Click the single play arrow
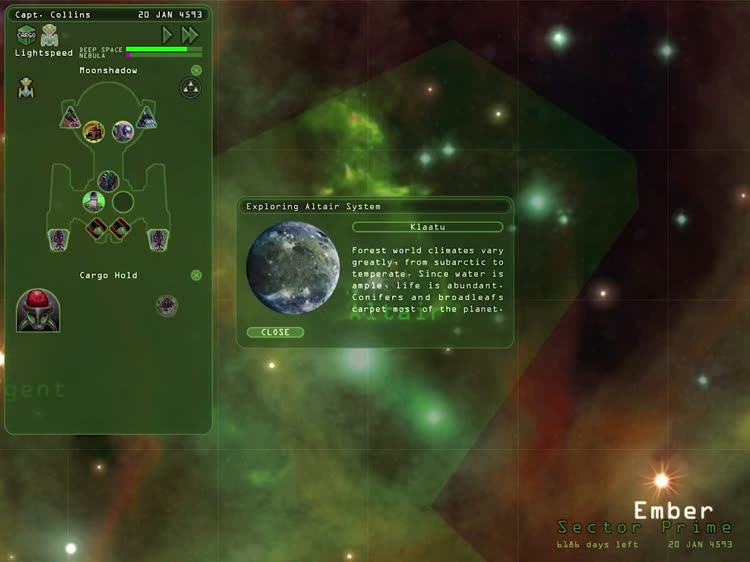 (167, 35)
